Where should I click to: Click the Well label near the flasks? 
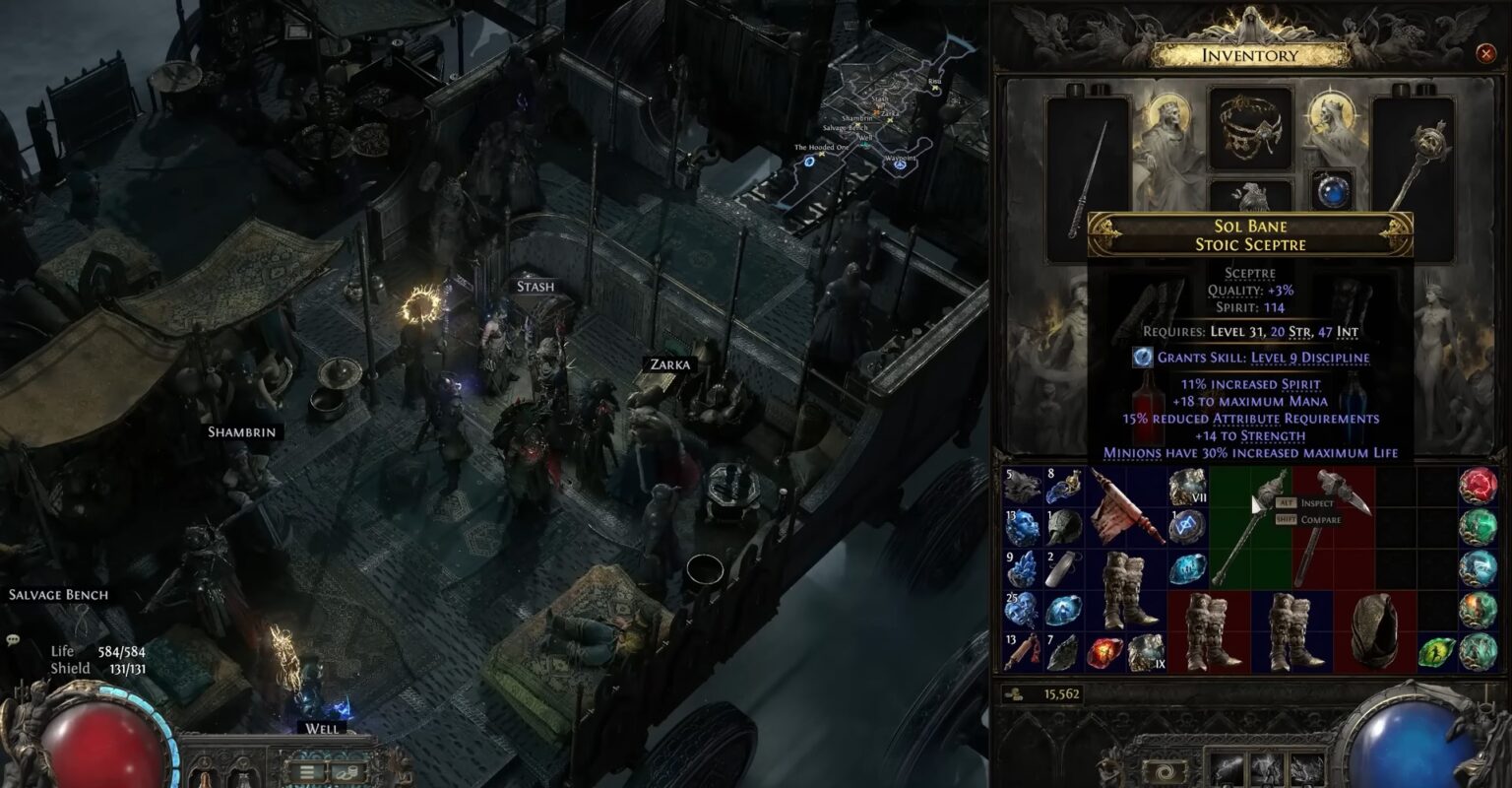pos(321,729)
